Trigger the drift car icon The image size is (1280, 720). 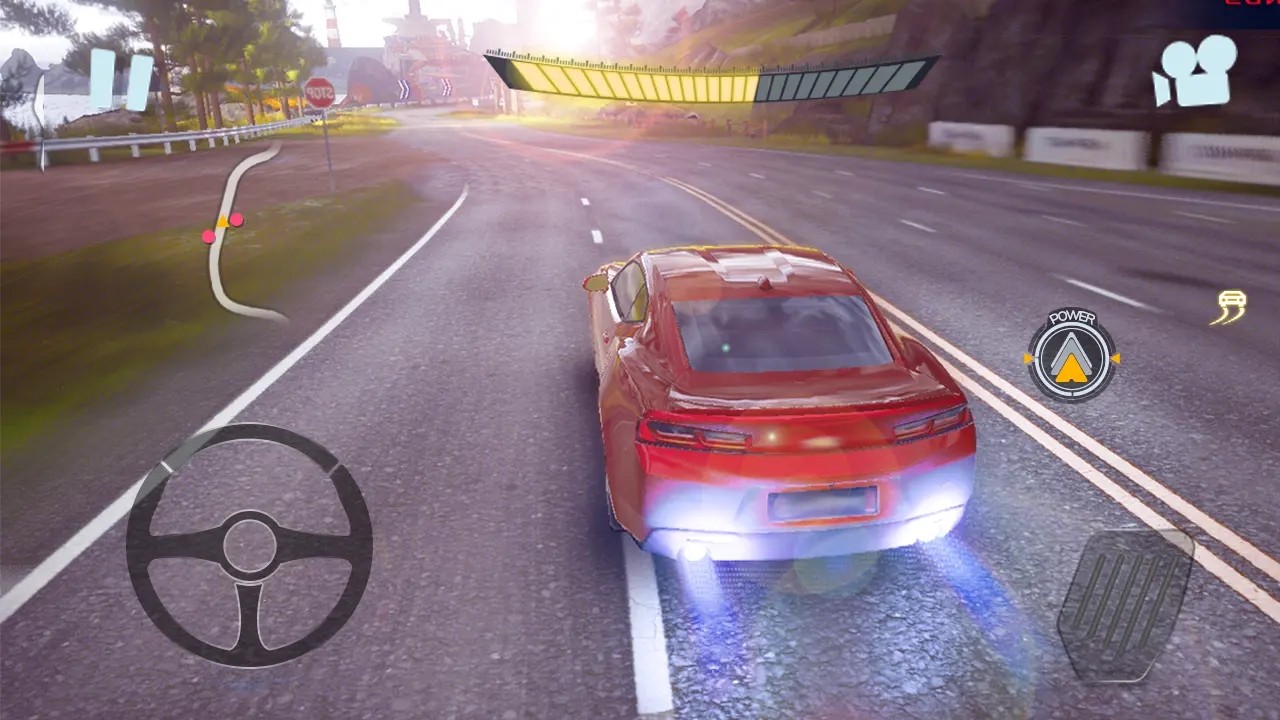1231,307
